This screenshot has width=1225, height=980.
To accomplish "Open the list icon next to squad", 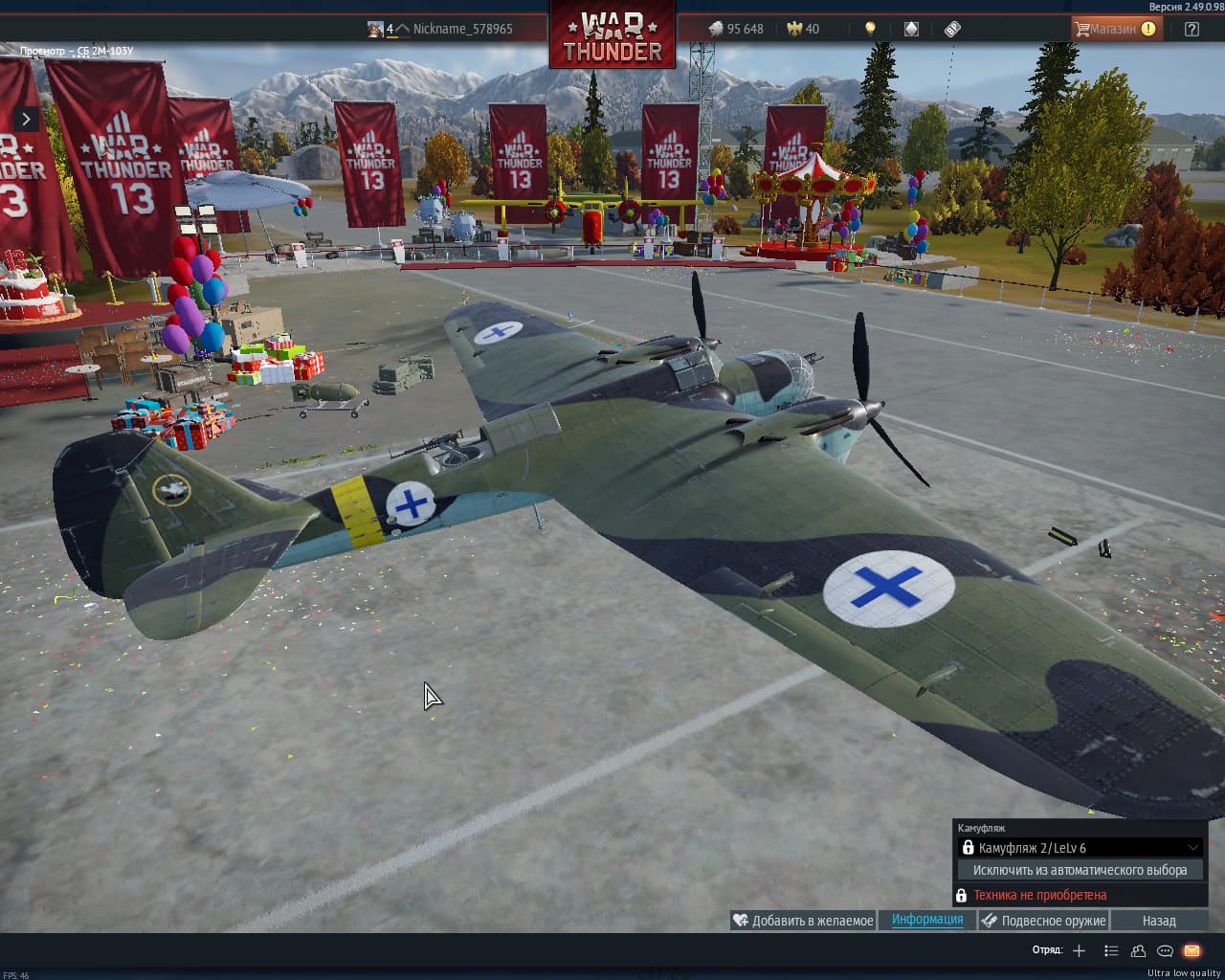I will click(x=1110, y=950).
